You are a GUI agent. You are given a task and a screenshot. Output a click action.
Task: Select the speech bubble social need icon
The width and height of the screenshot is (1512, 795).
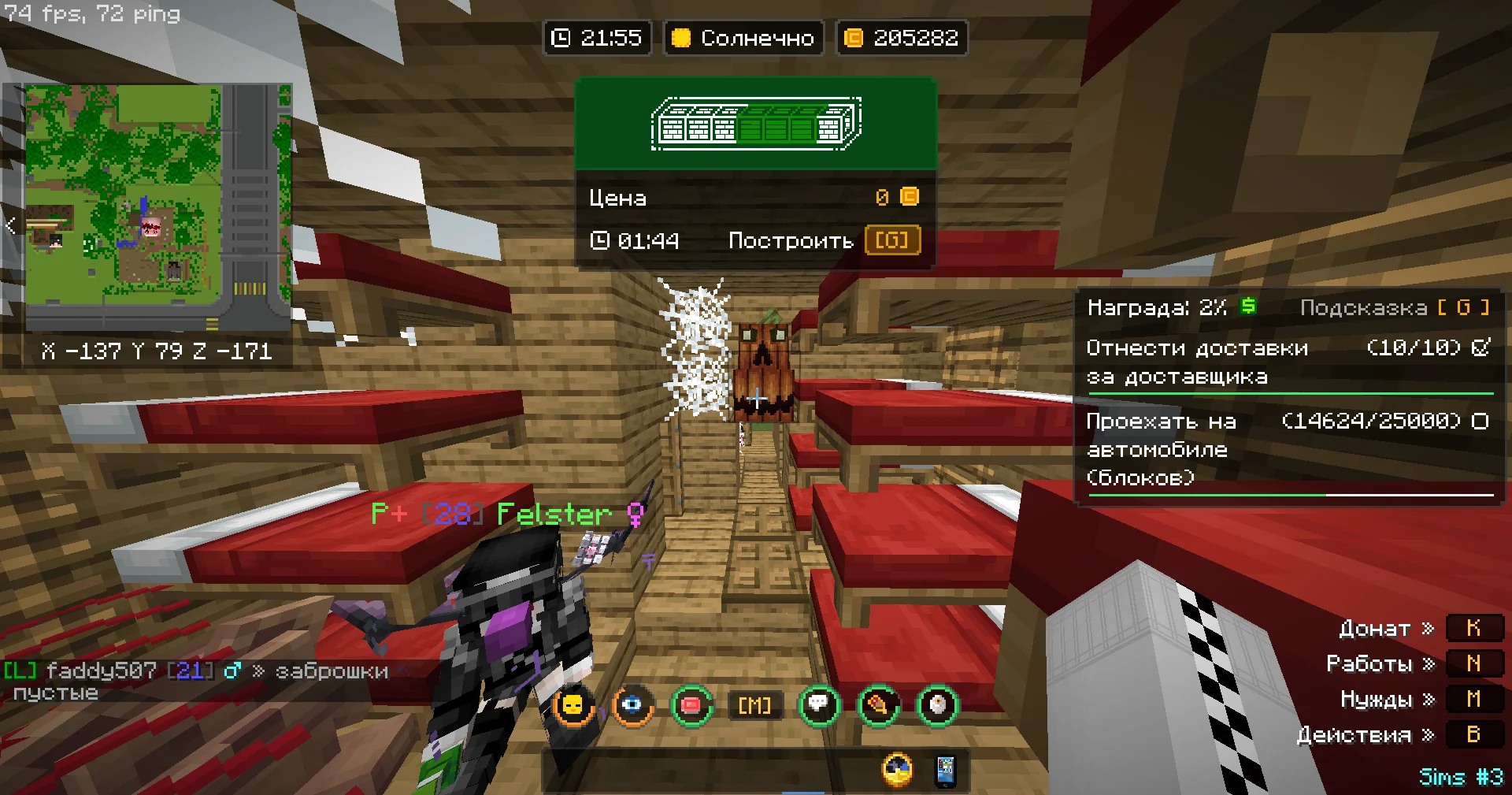pos(819,705)
